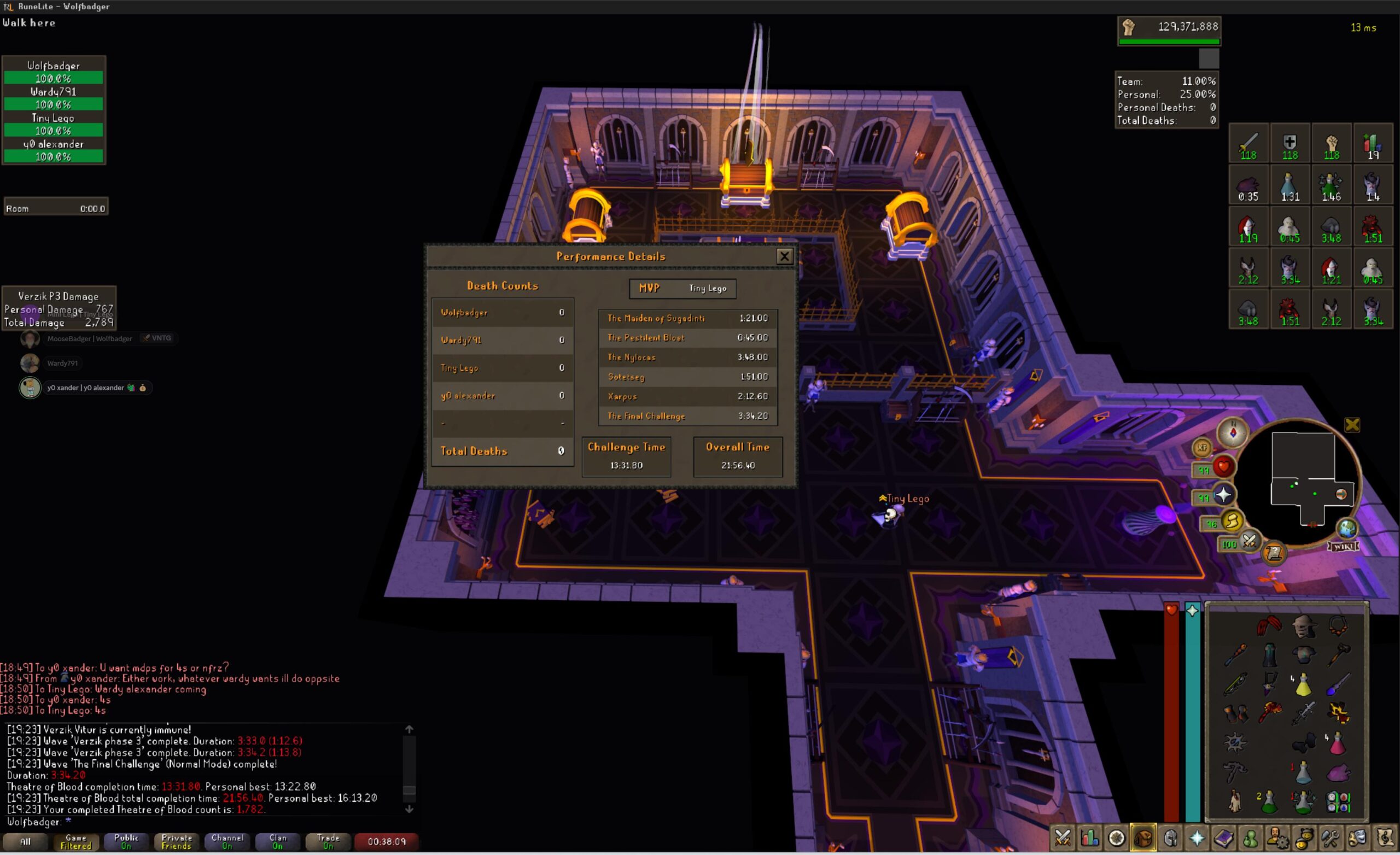The image size is (1400, 855).
Task: Open the Worn Equipment helmet tab
Action: click(1170, 838)
